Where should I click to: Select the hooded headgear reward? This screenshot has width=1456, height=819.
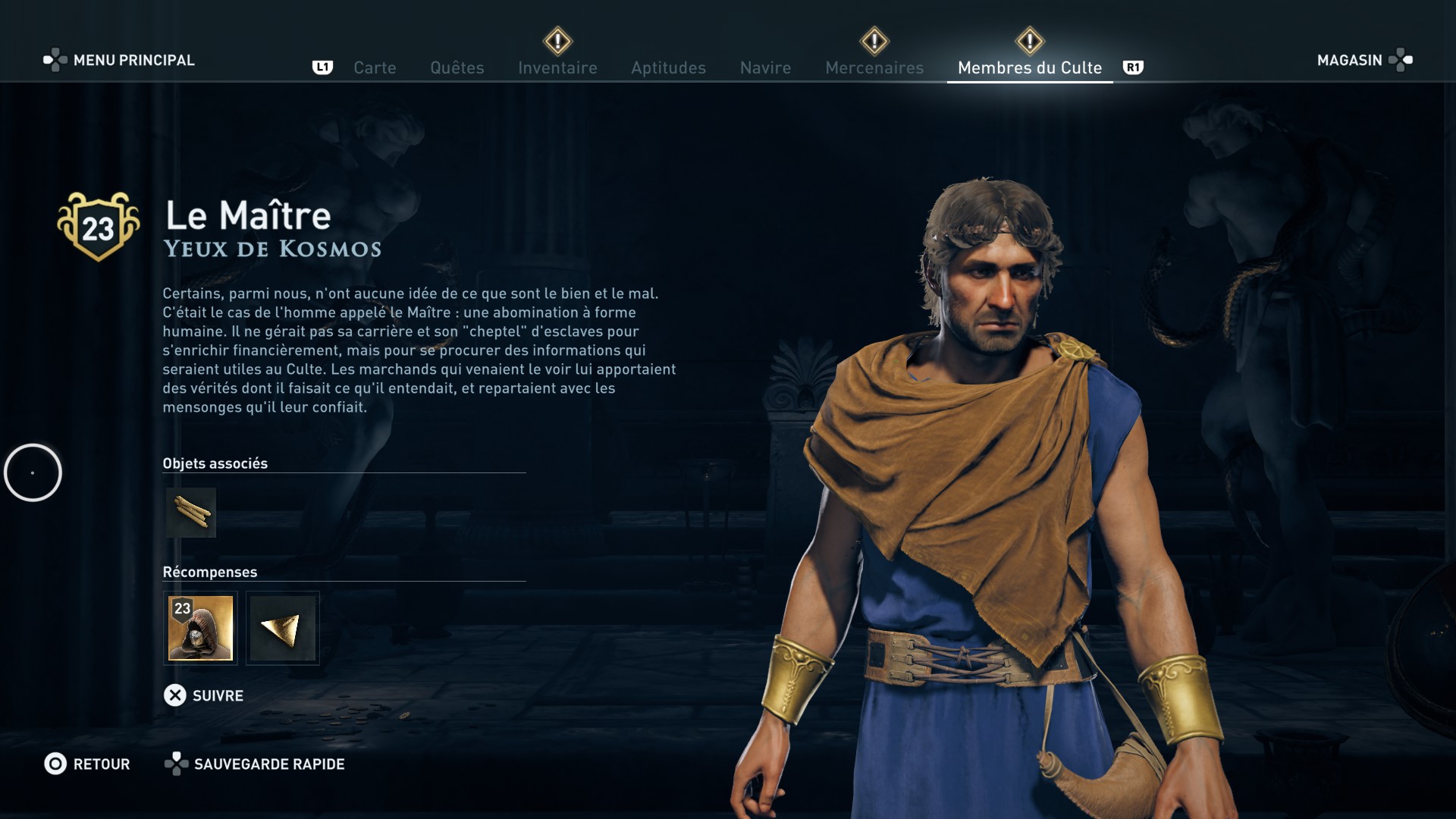pos(200,628)
